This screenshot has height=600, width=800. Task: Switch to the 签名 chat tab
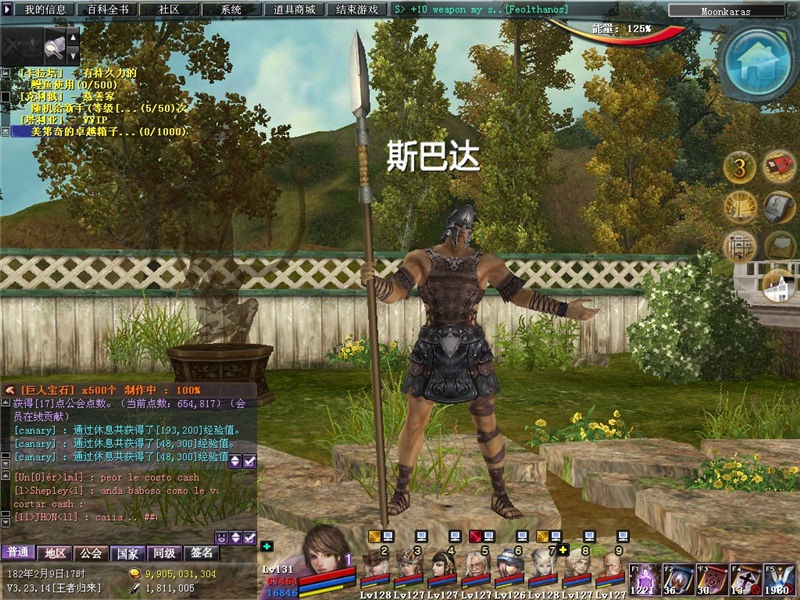(201, 553)
